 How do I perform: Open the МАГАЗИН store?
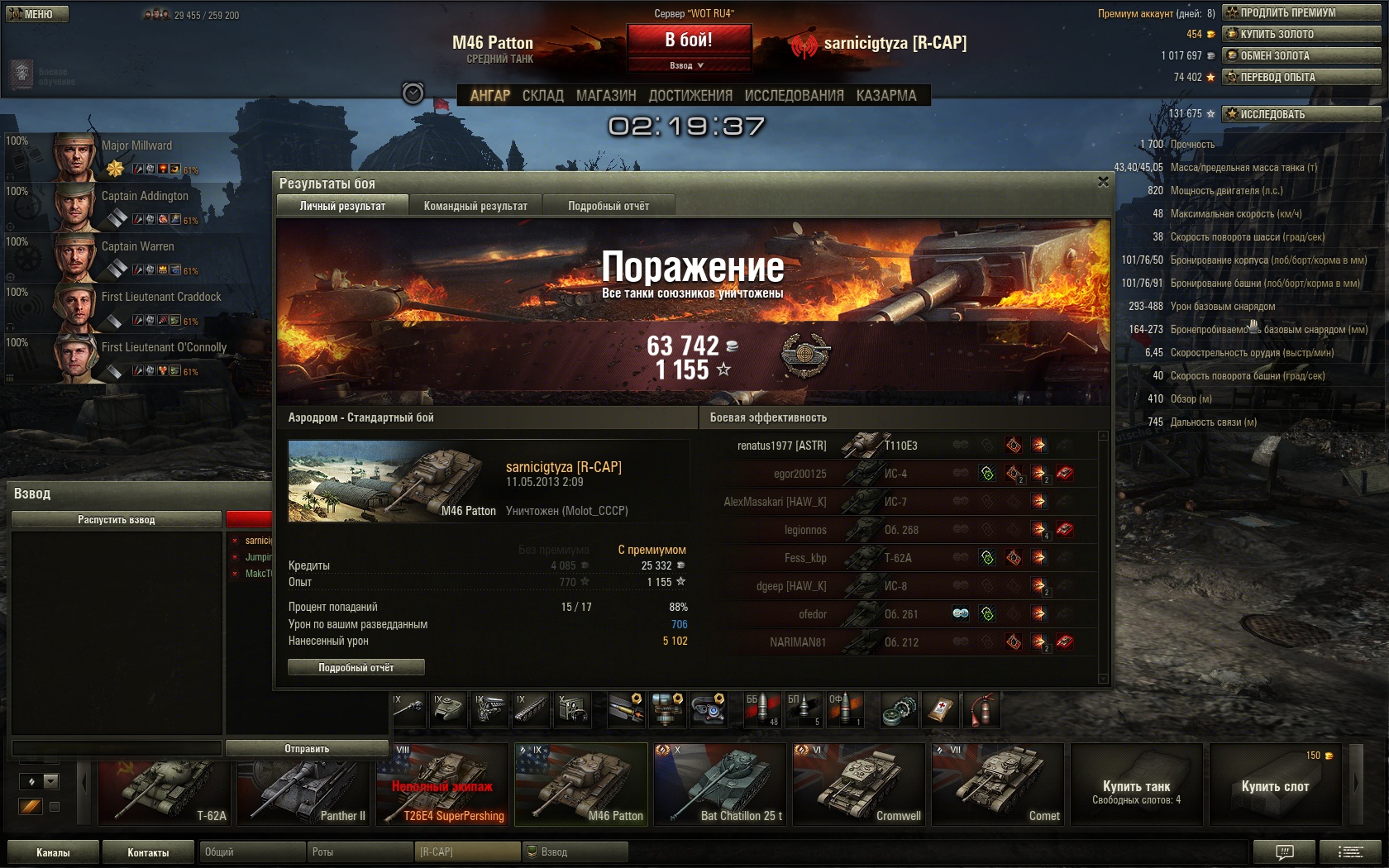point(606,96)
